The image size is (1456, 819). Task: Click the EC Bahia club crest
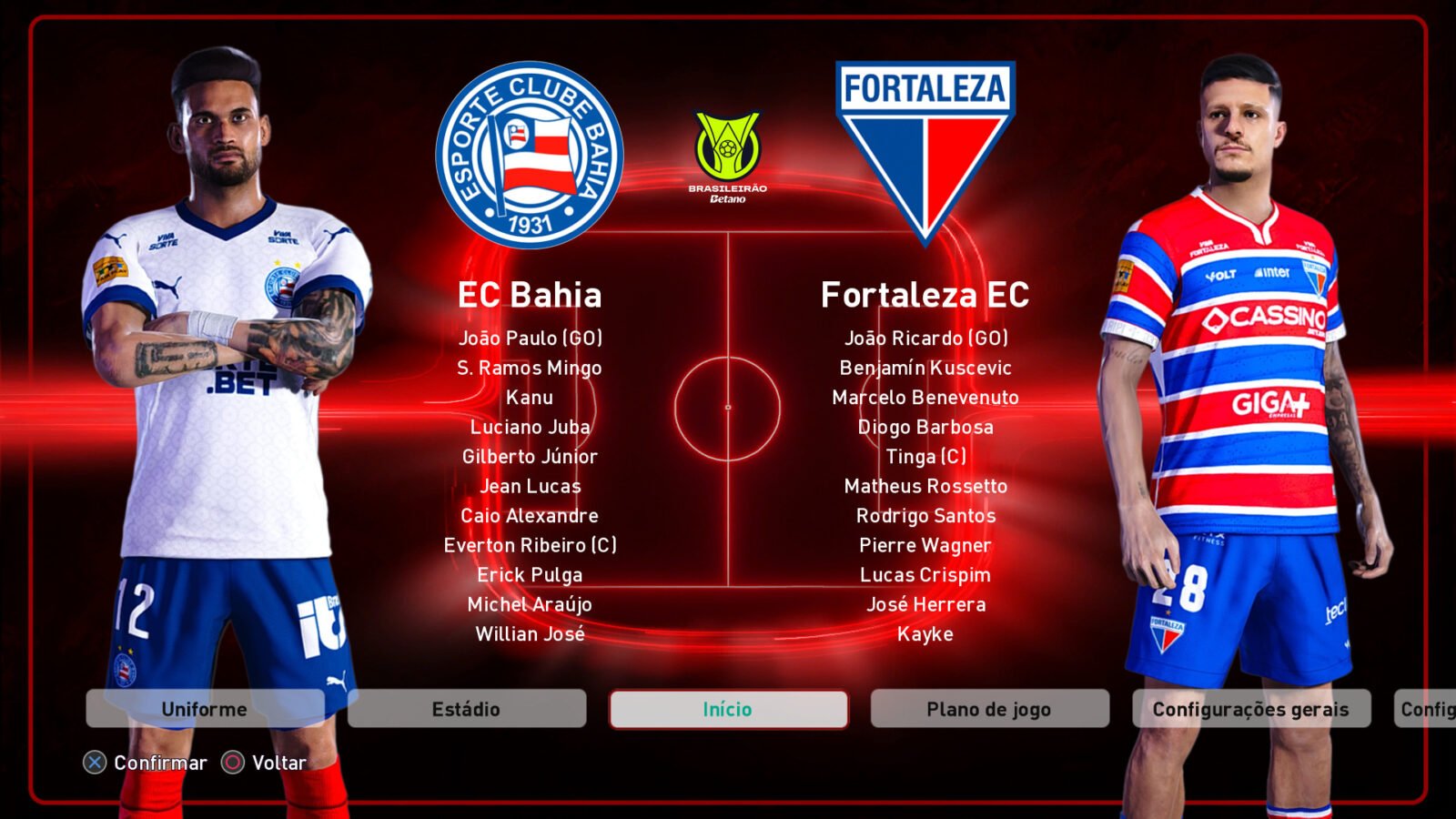[x=529, y=151]
